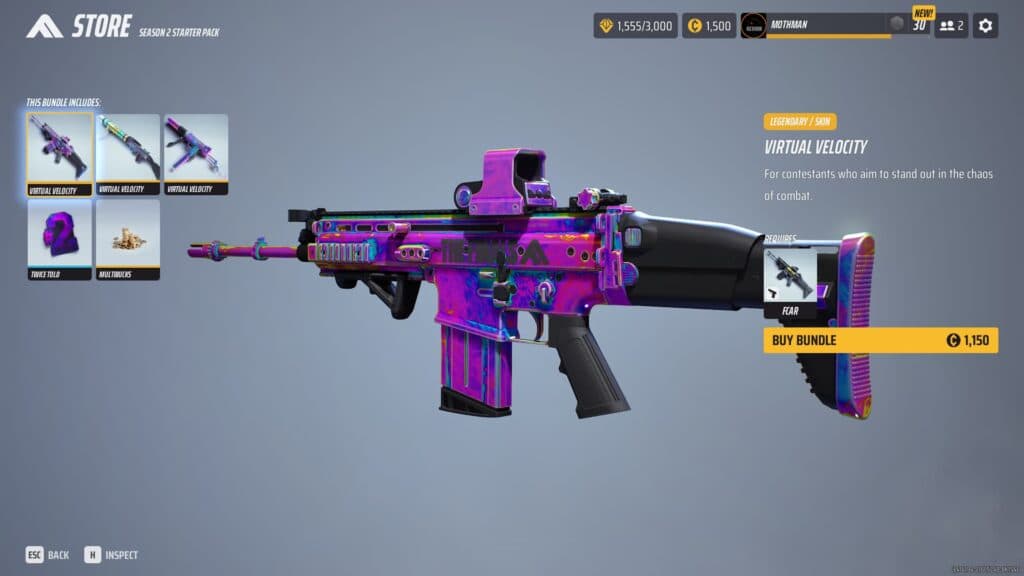Open the settings gear icon
This screenshot has height=576, width=1024.
(x=985, y=25)
